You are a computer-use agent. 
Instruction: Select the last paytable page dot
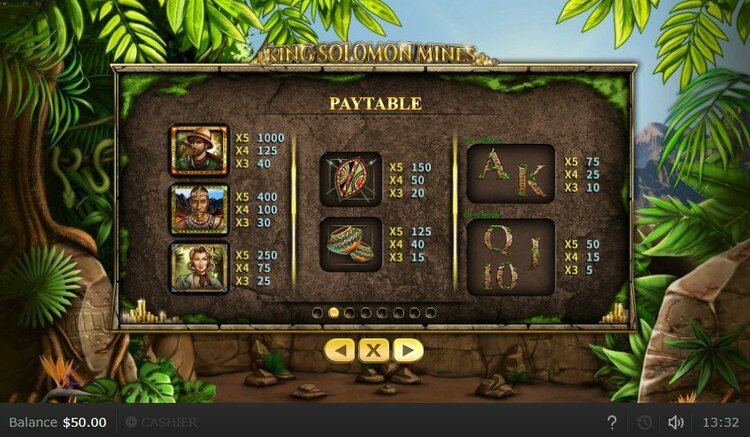pyautogui.click(x=430, y=312)
